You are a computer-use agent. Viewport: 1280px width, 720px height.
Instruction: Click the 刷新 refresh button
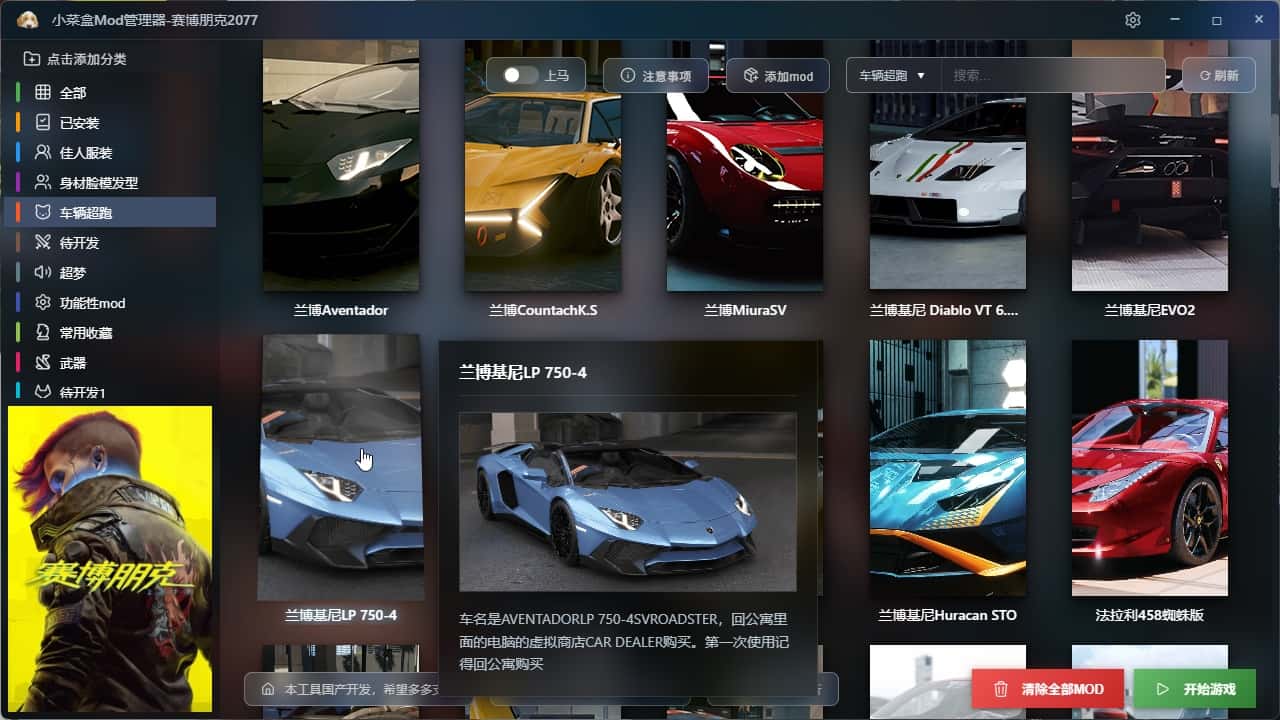(x=1218, y=75)
